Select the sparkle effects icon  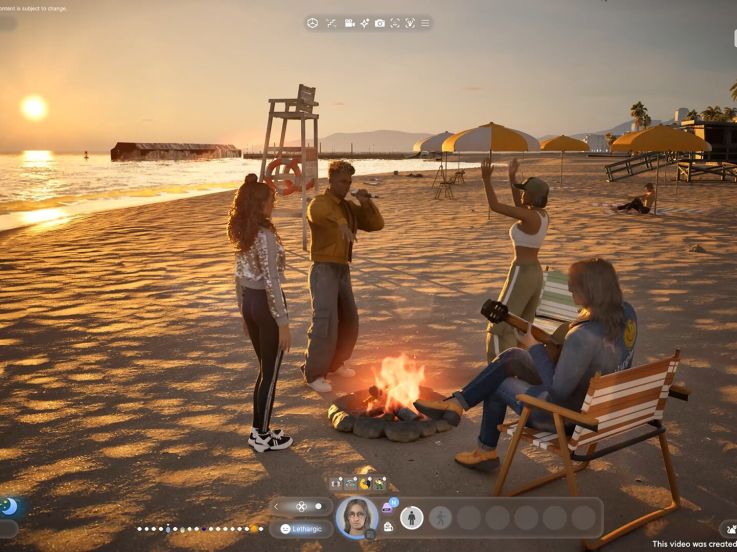[x=365, y=23]
